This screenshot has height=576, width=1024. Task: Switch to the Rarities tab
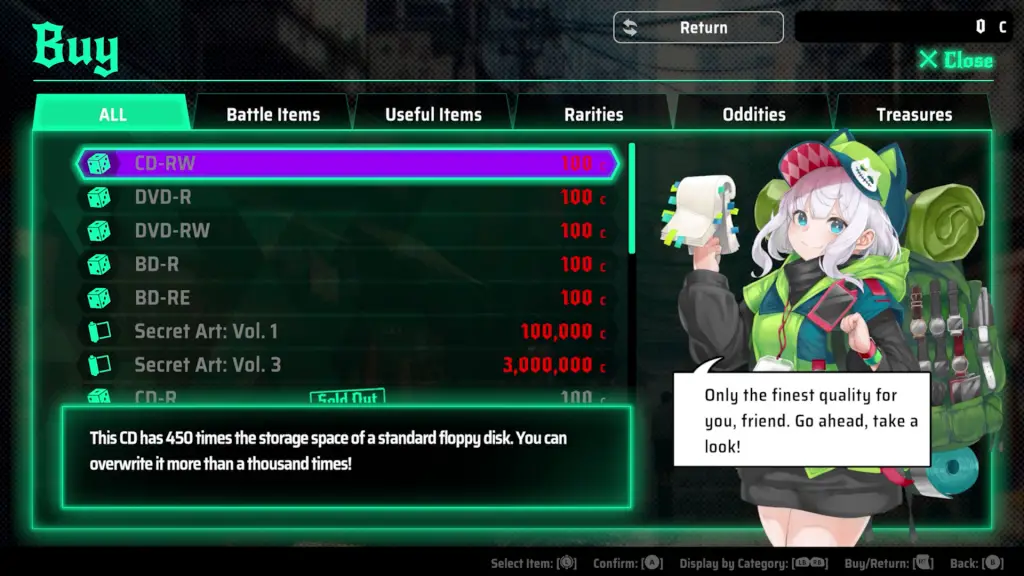pyautogui.click(x=593, y=114)
